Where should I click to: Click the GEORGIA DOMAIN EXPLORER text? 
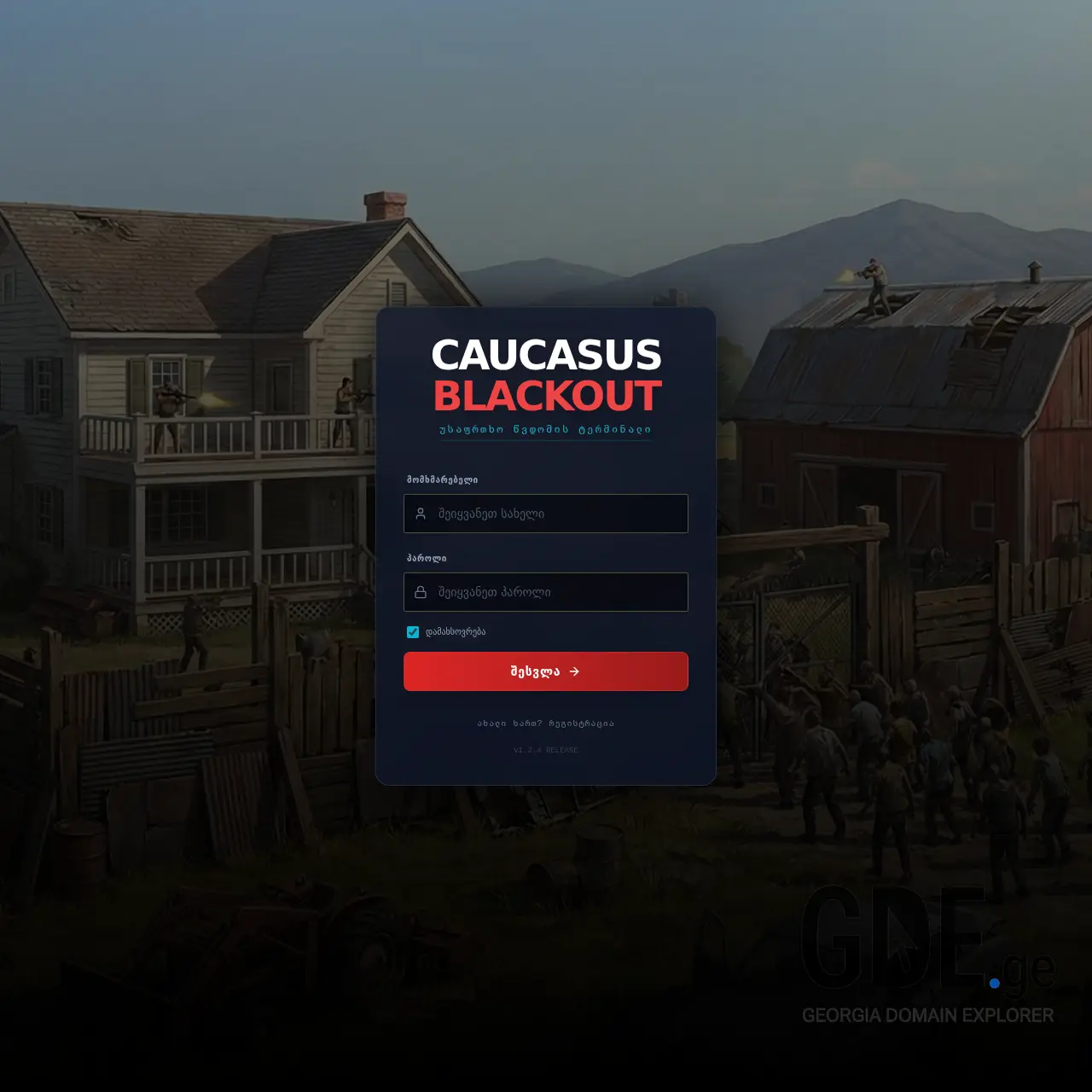click(927, 1016)
